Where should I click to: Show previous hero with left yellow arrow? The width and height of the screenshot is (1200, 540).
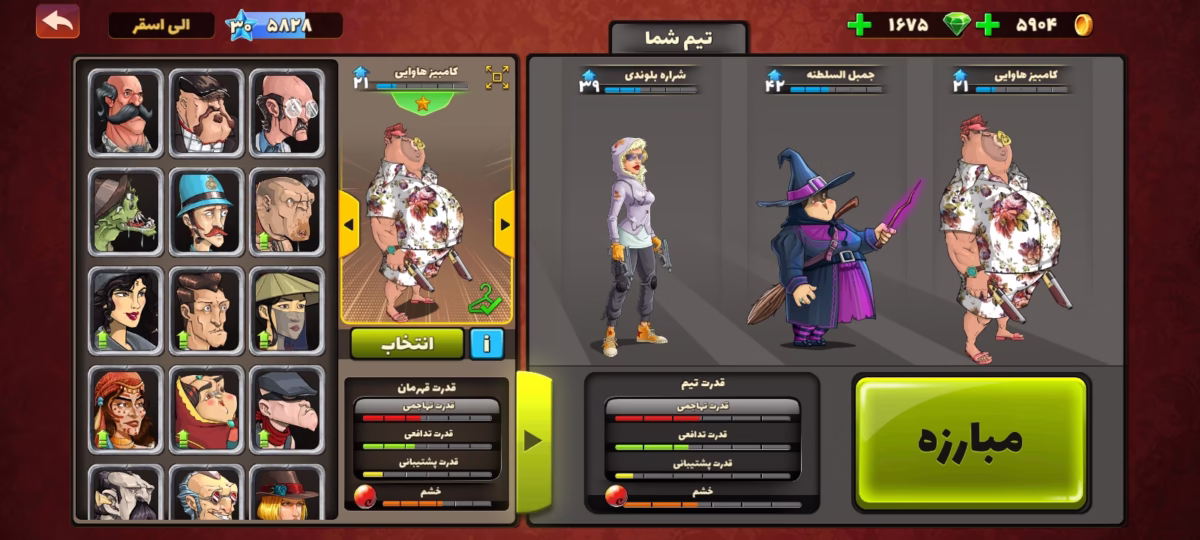click(349, 223)
